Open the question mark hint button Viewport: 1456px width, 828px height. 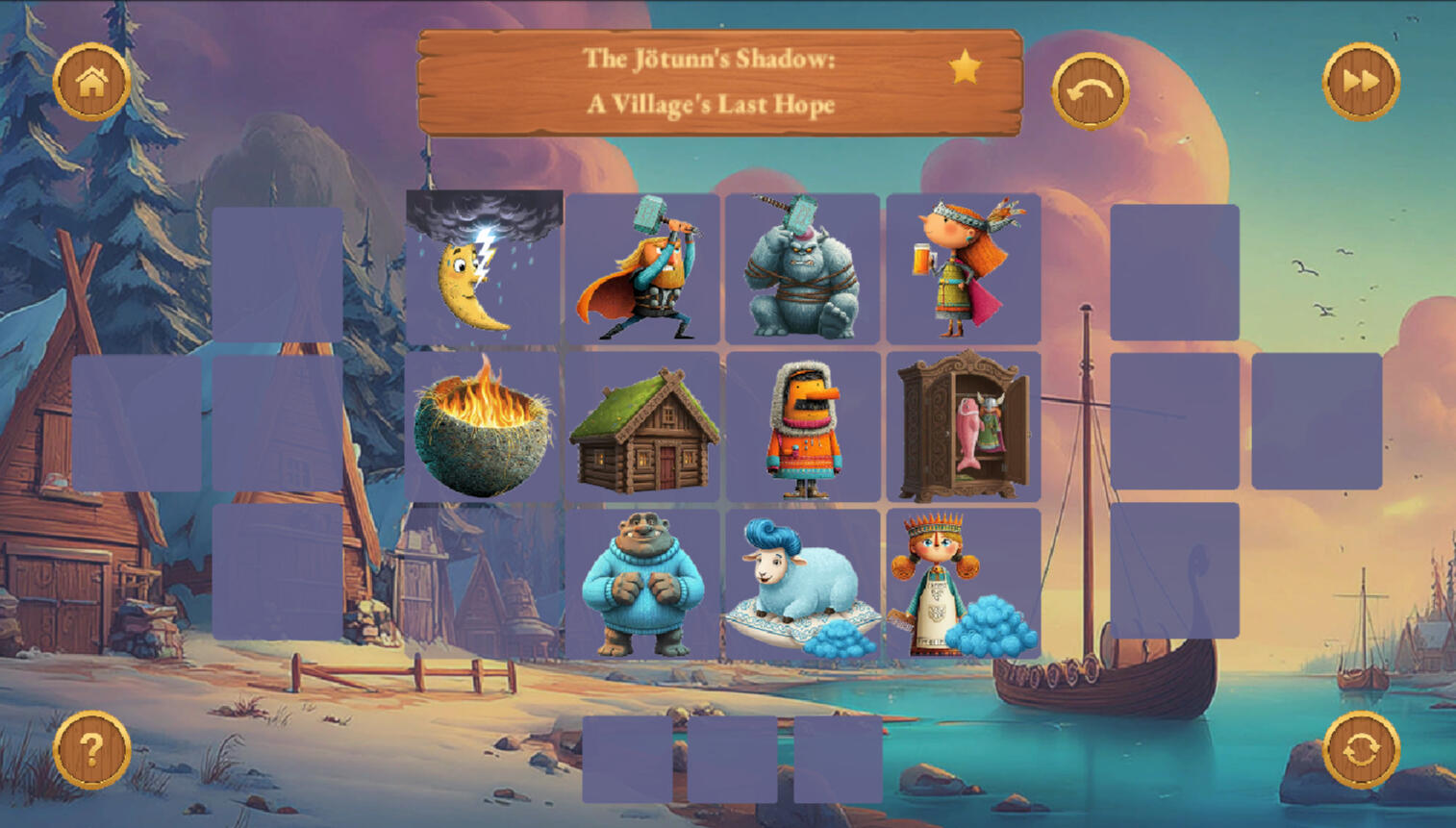(91, 749)
